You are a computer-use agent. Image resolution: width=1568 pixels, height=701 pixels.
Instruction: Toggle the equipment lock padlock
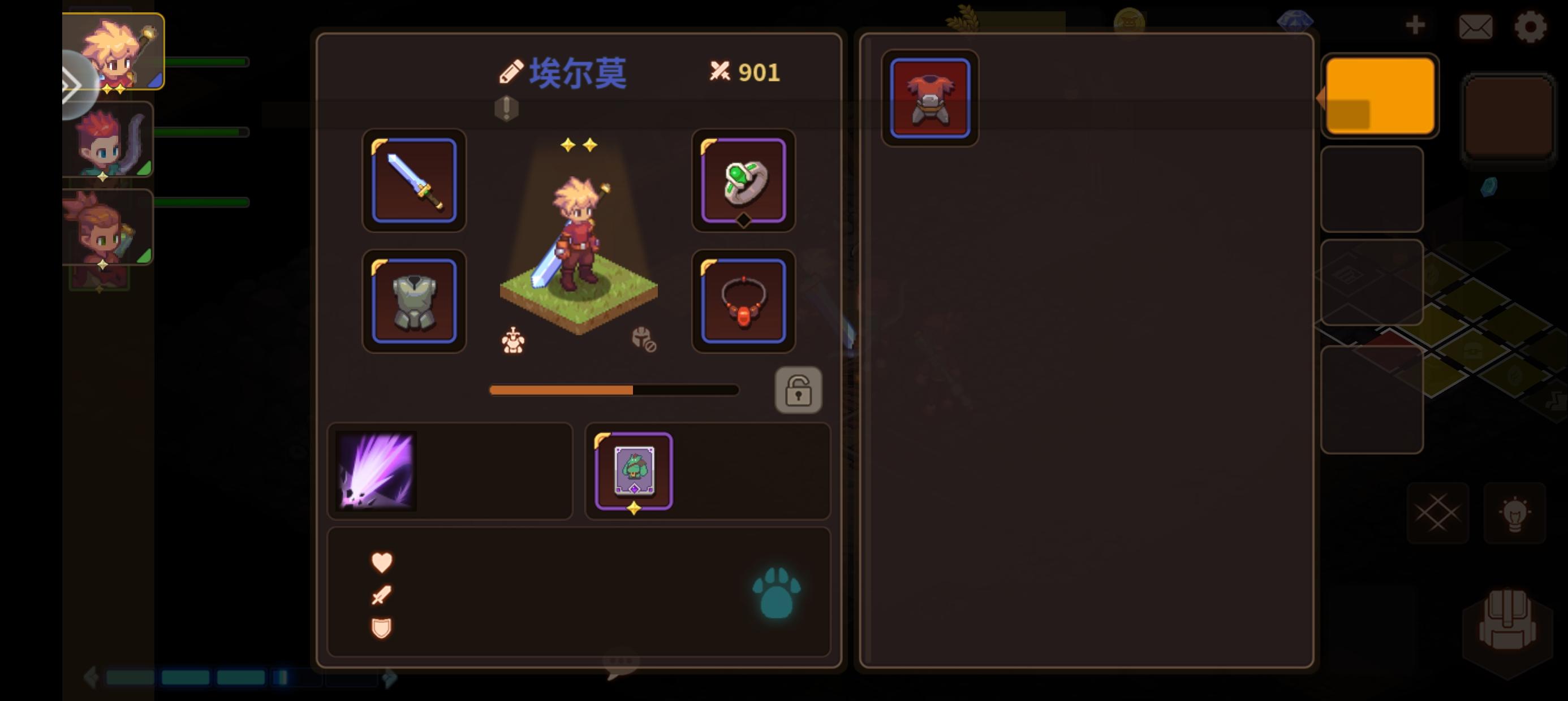click(799, 390)
